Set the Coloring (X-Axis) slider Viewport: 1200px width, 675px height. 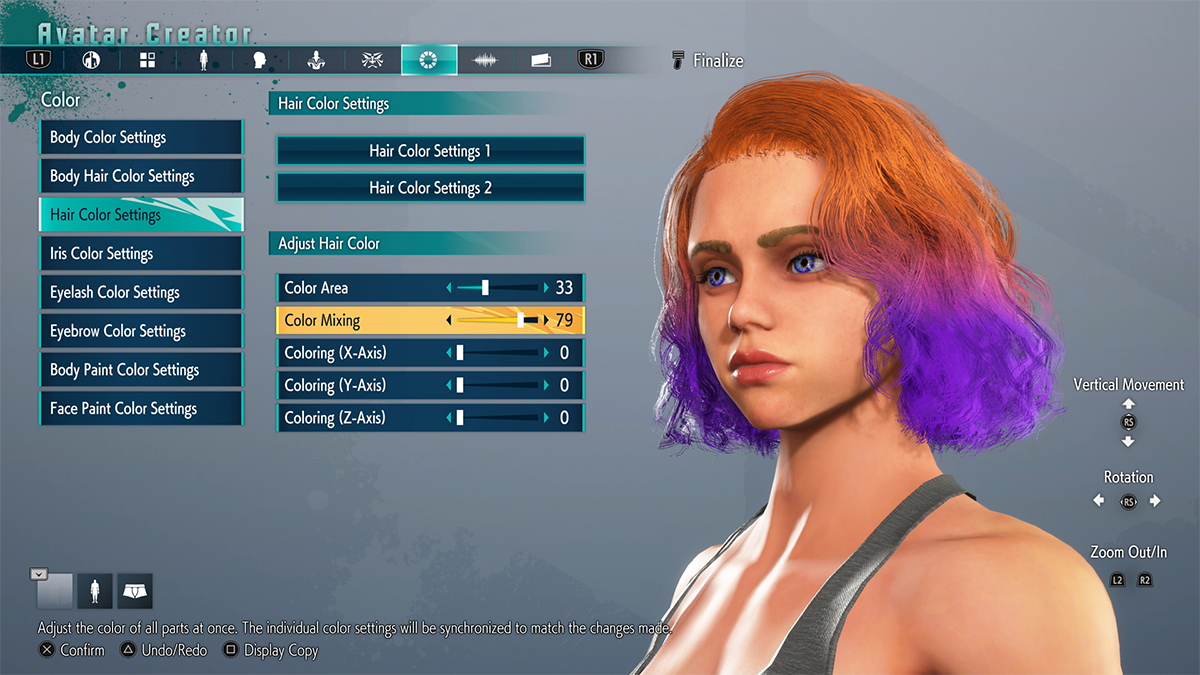[x=497, y=353]
